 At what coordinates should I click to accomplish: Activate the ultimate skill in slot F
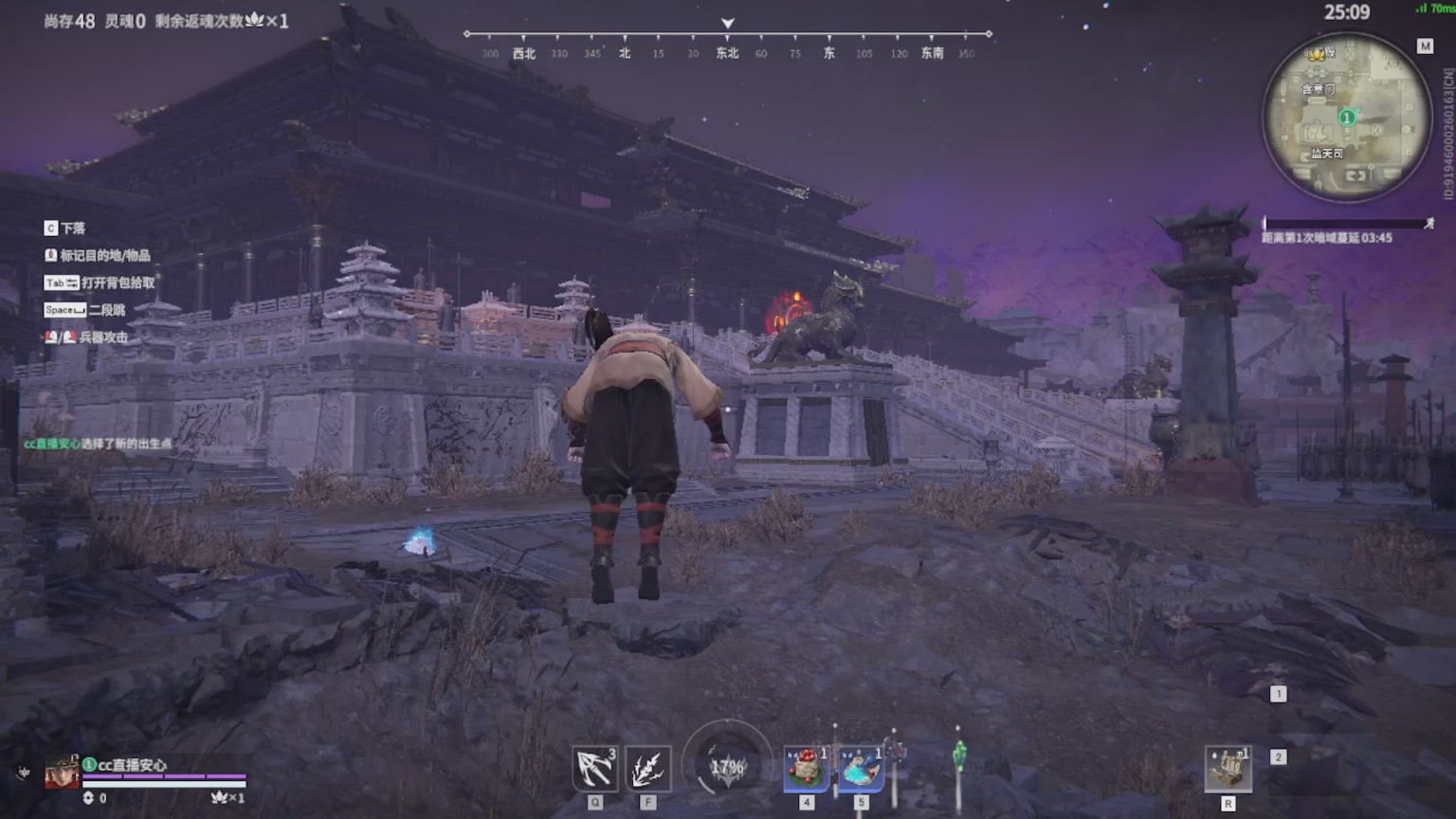point(648,768)
